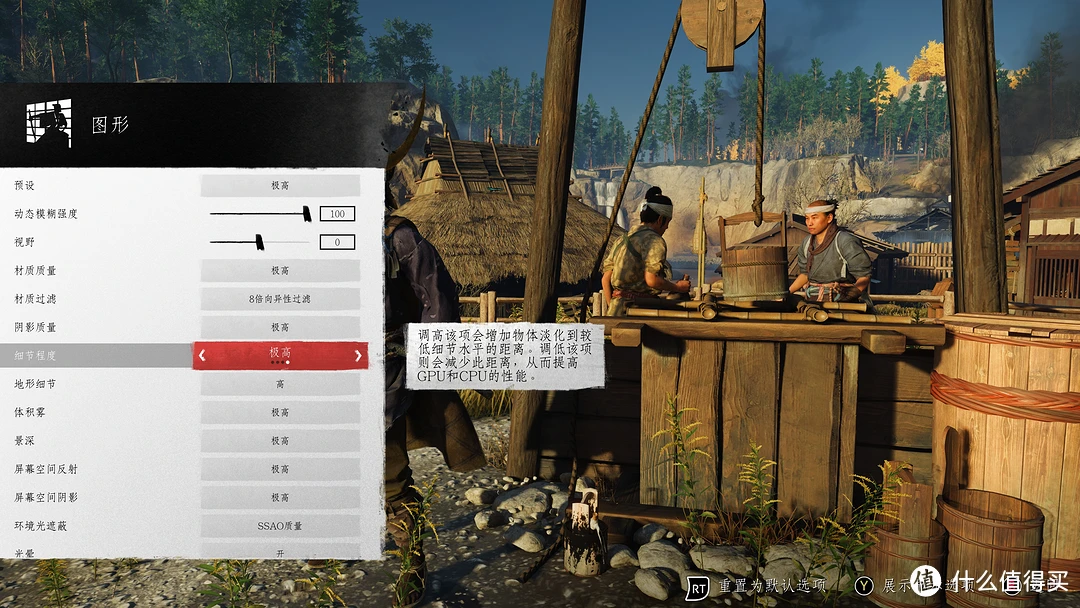Click the field of view value box showing 0
The height and width of the screenshot is (608, 1080).
coord(337,242)
